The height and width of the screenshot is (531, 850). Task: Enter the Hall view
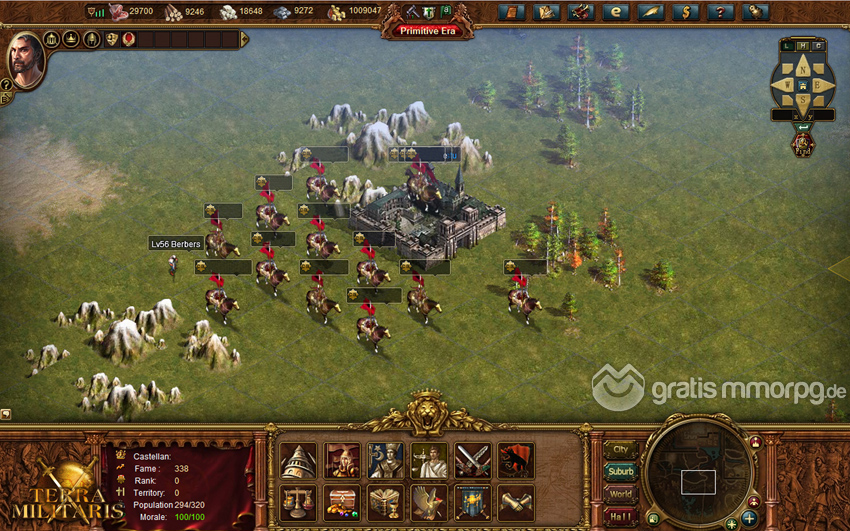pos(621,516)
